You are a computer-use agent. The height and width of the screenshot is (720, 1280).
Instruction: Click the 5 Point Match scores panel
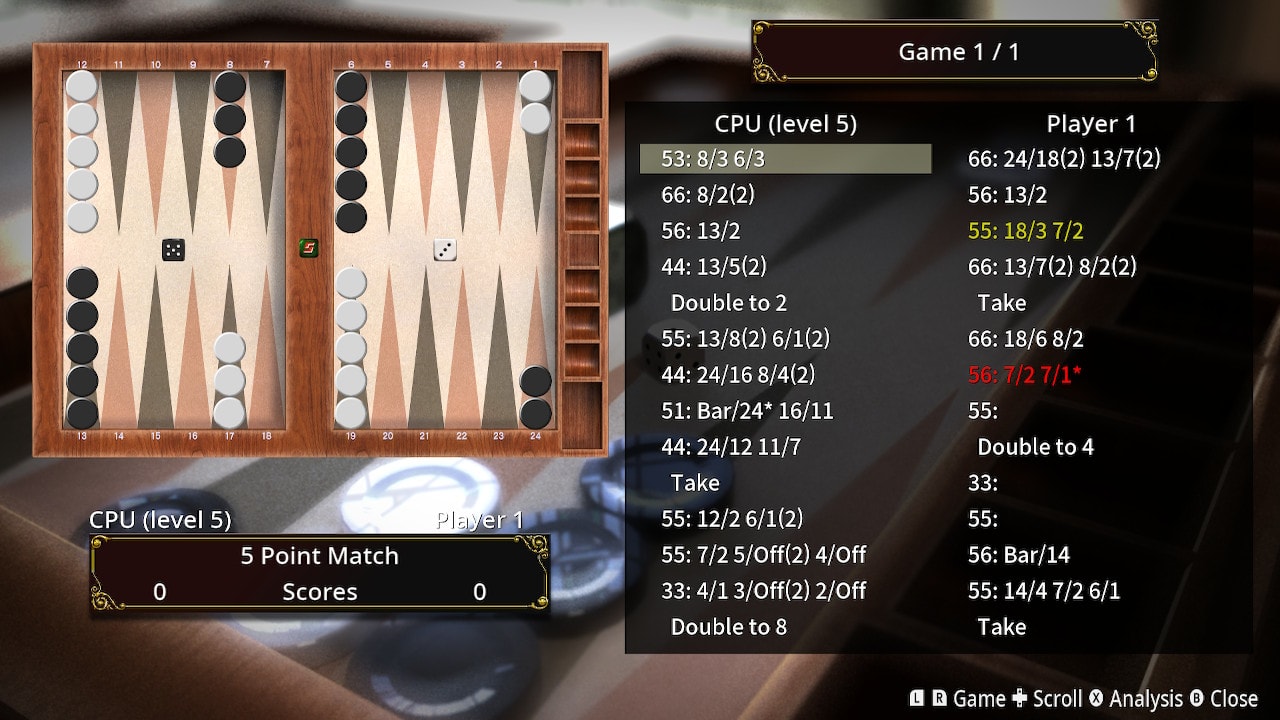click(x=318, y=572)
